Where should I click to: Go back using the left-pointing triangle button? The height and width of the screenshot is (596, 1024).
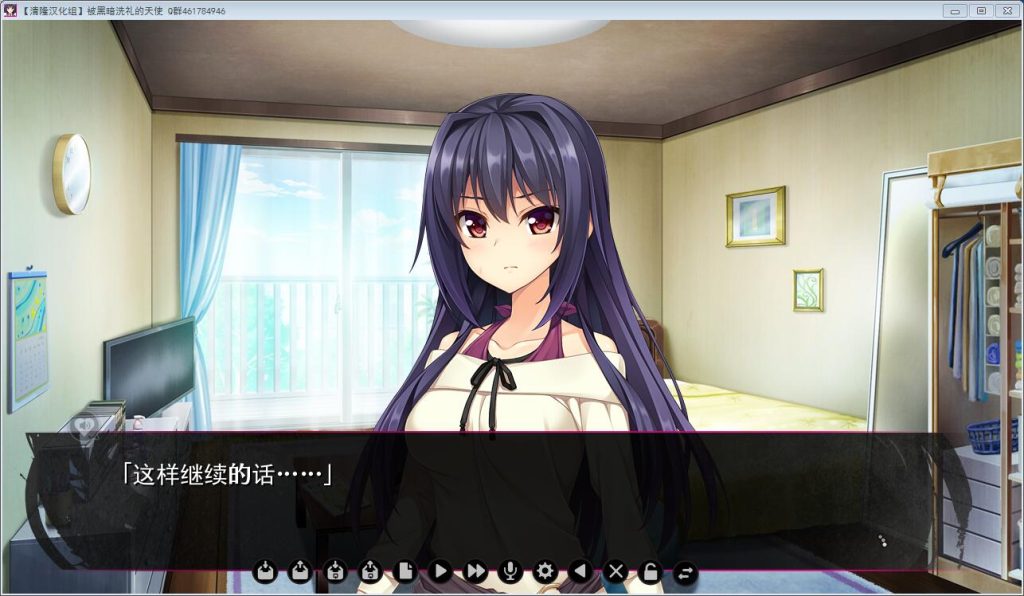[579, 572]
